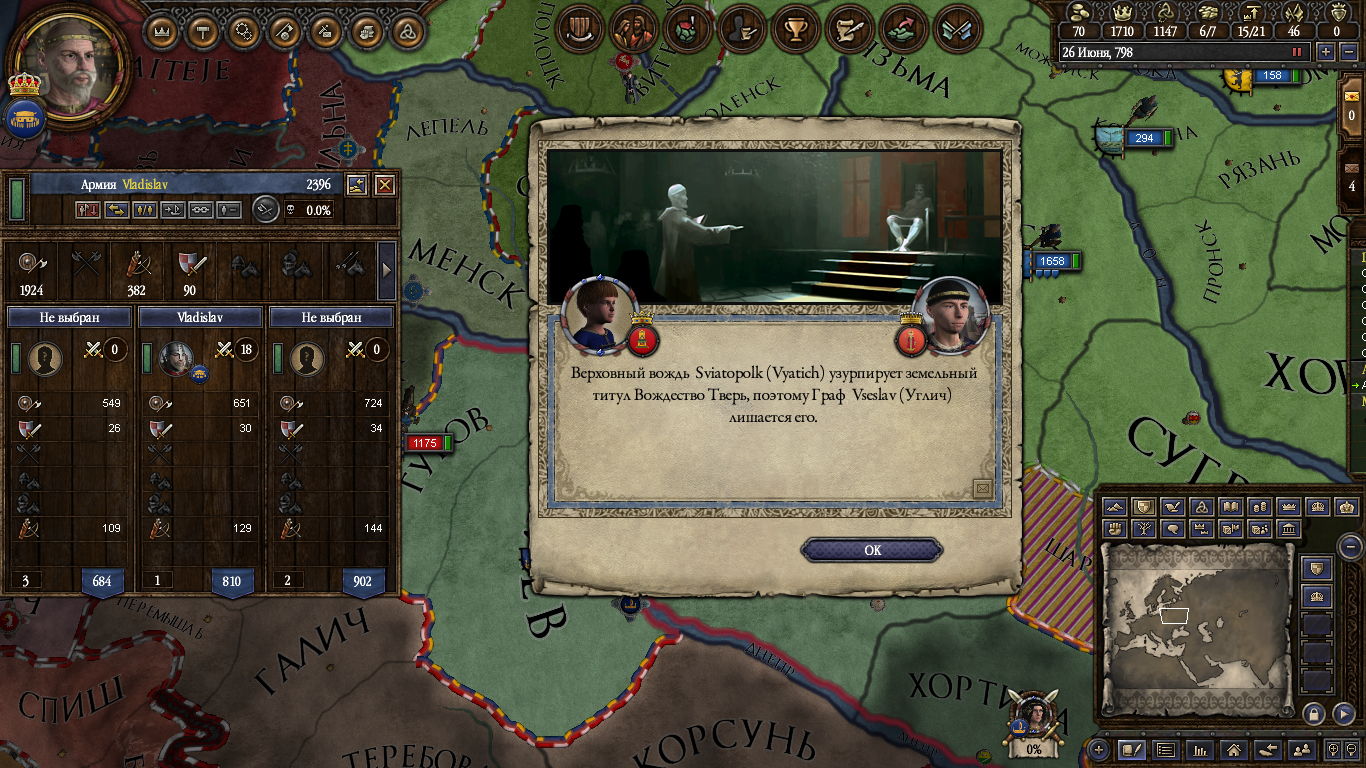
Task: Open the scroll and quill laws tab
Action: click(x=850, y=30)
